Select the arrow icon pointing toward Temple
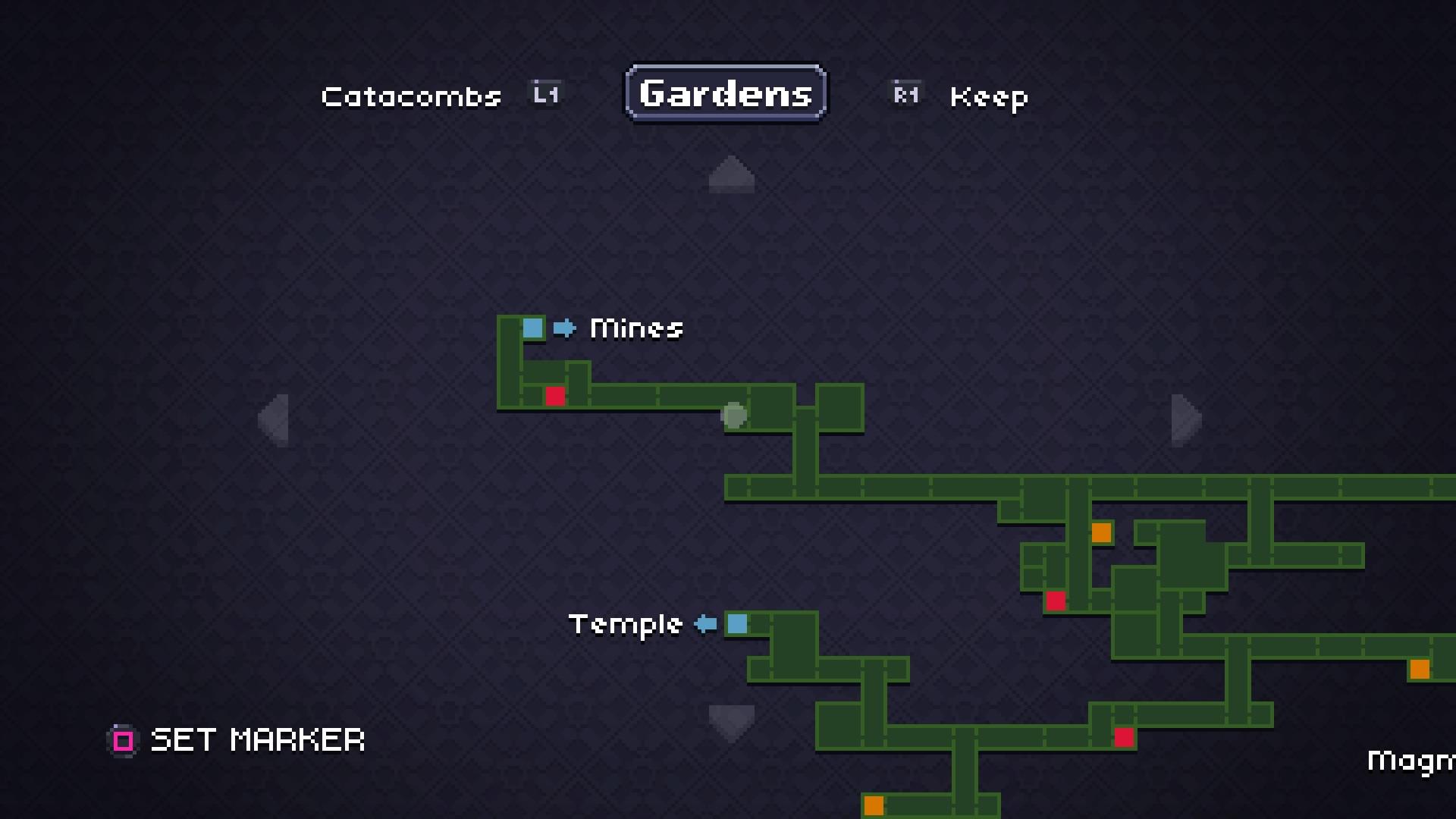The width and height of the screenshot is (1456, 819). 704,624
